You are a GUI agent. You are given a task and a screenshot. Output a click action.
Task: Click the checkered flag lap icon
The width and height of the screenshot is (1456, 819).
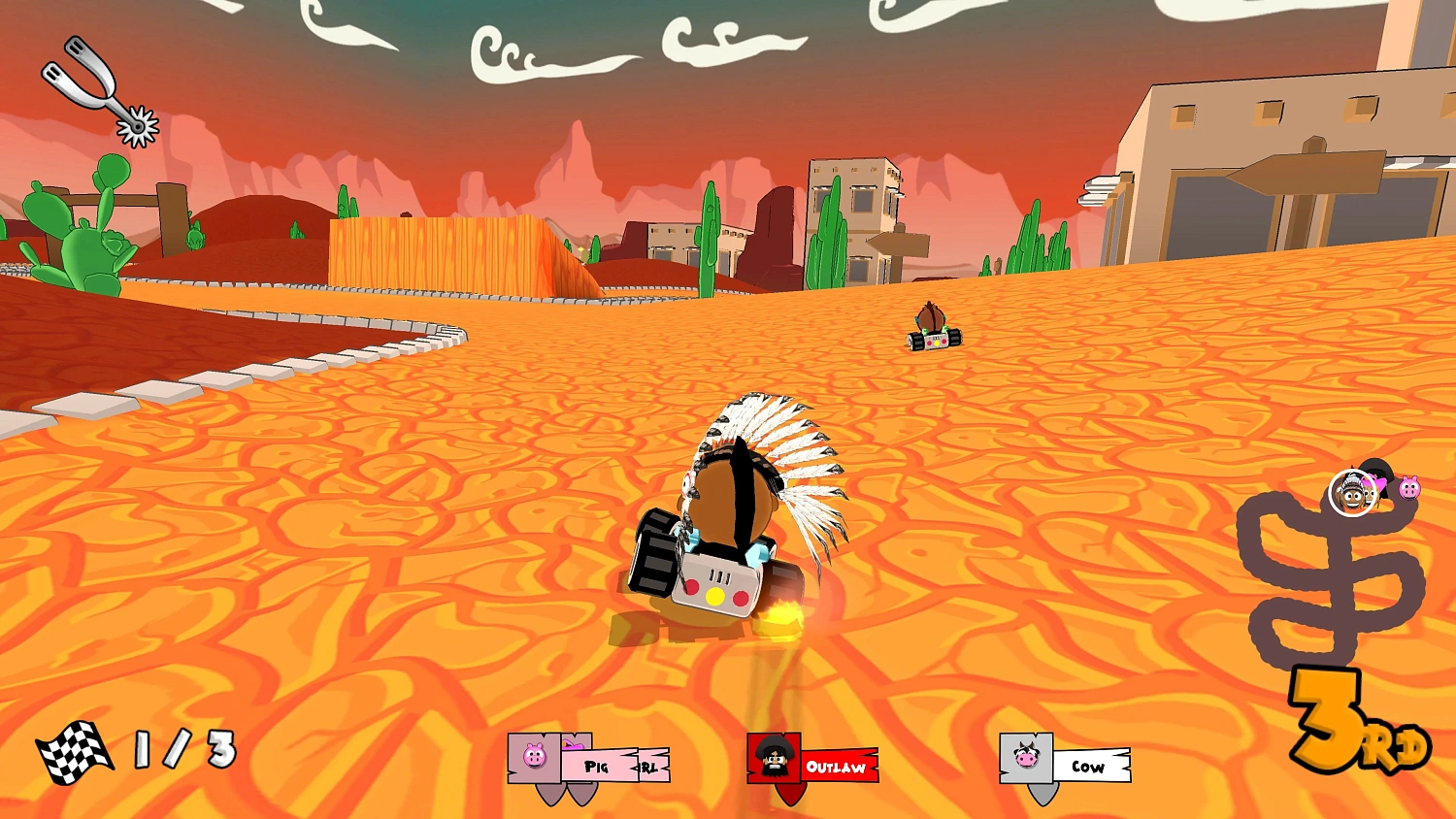point(76,752)
